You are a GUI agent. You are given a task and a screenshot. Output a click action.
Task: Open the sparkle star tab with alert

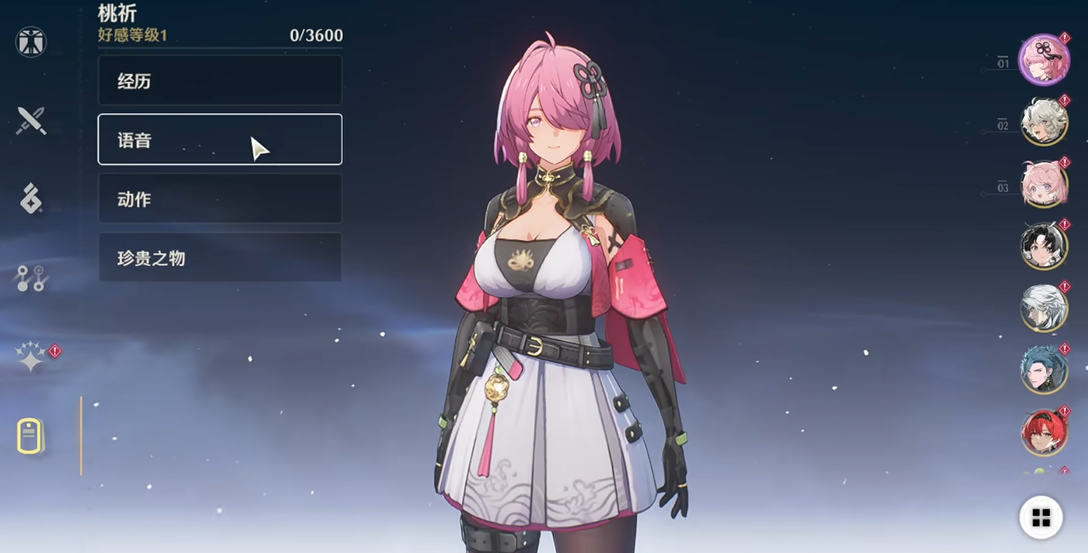[31, 357]
